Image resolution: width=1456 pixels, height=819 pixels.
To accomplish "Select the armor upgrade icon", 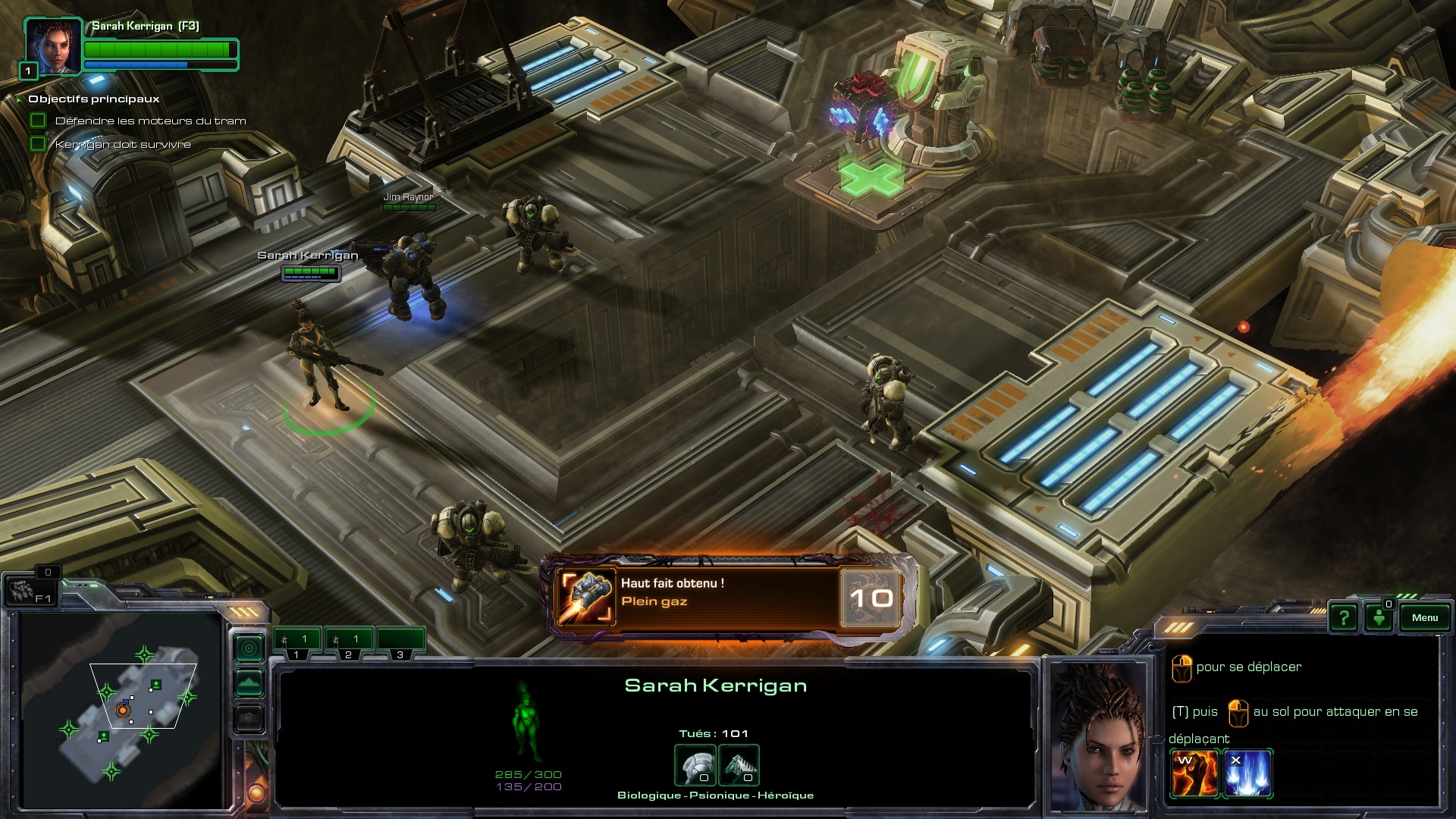I will (x=695, y=766).
